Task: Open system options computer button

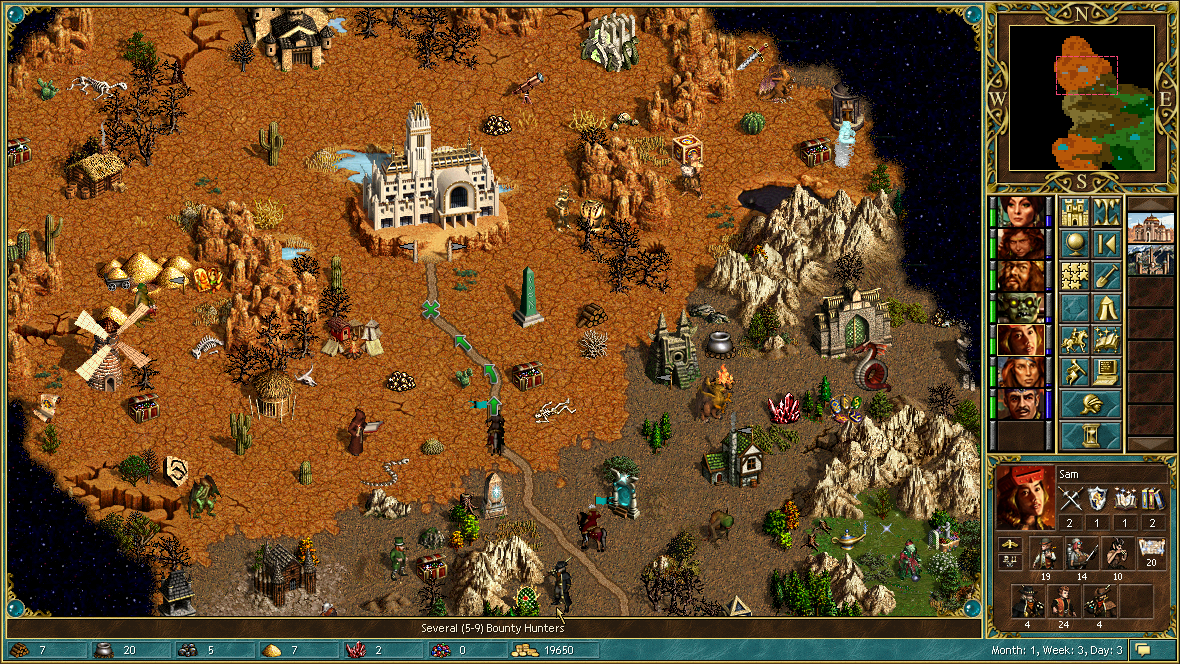Action: tap(1106, 372)
